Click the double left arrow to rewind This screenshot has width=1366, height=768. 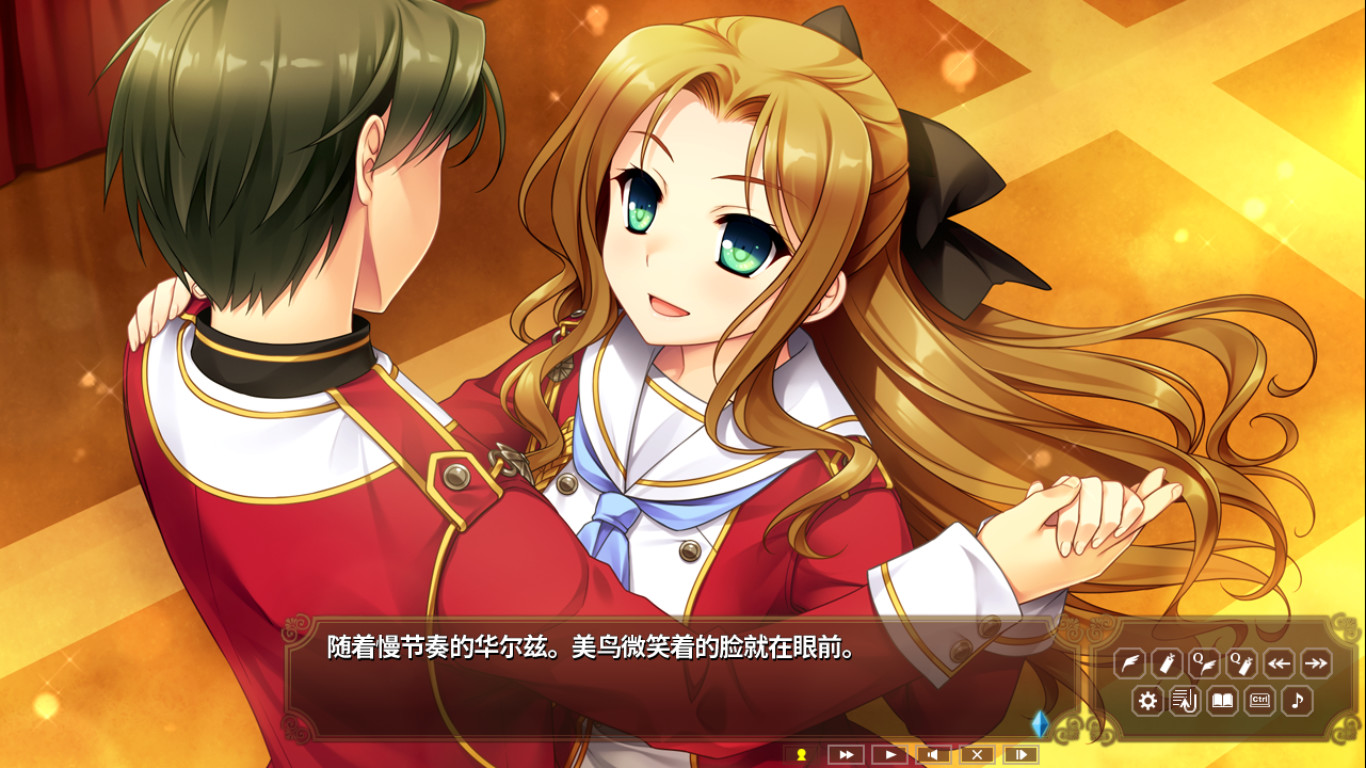coord(1278,663)
